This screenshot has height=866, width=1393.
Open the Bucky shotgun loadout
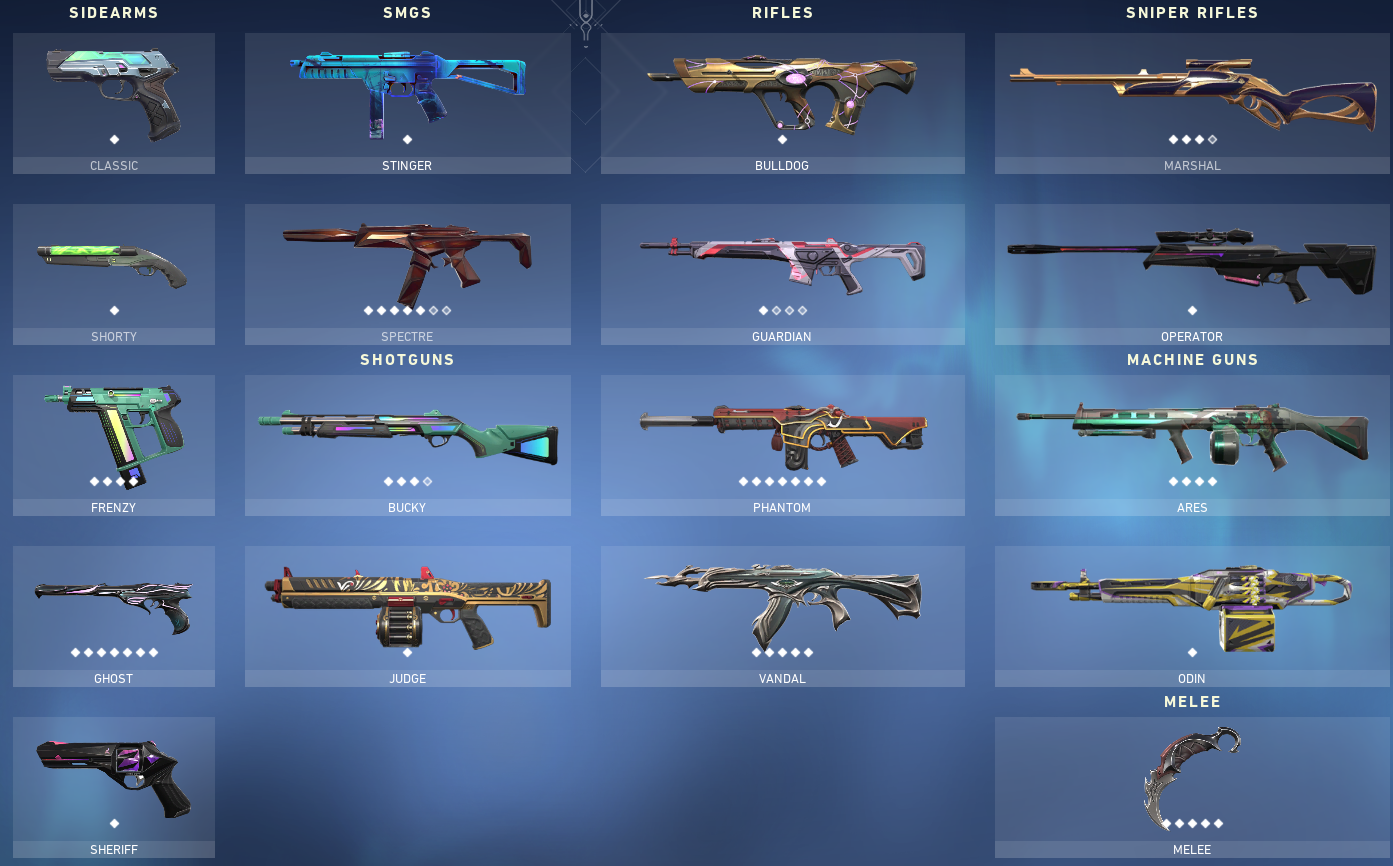tap(407, 435)
